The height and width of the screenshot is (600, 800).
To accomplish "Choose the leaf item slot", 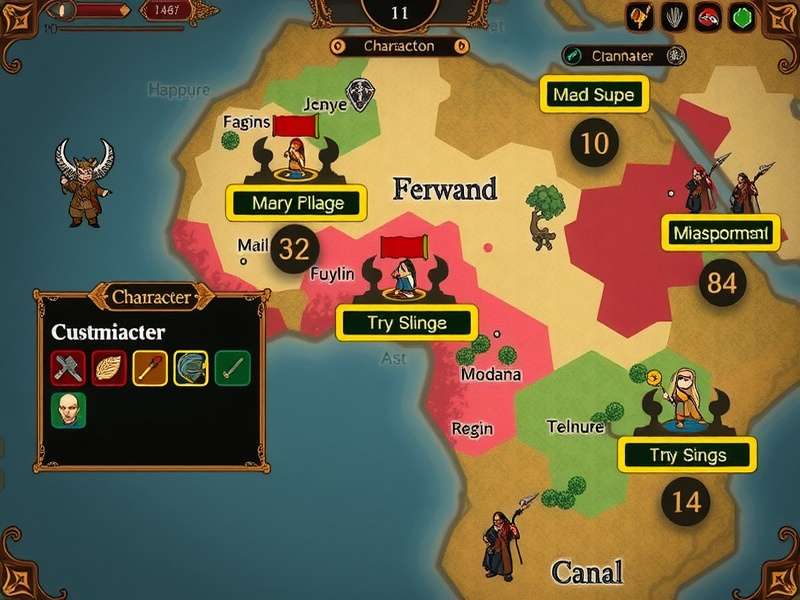I will (x=109, y=368).
